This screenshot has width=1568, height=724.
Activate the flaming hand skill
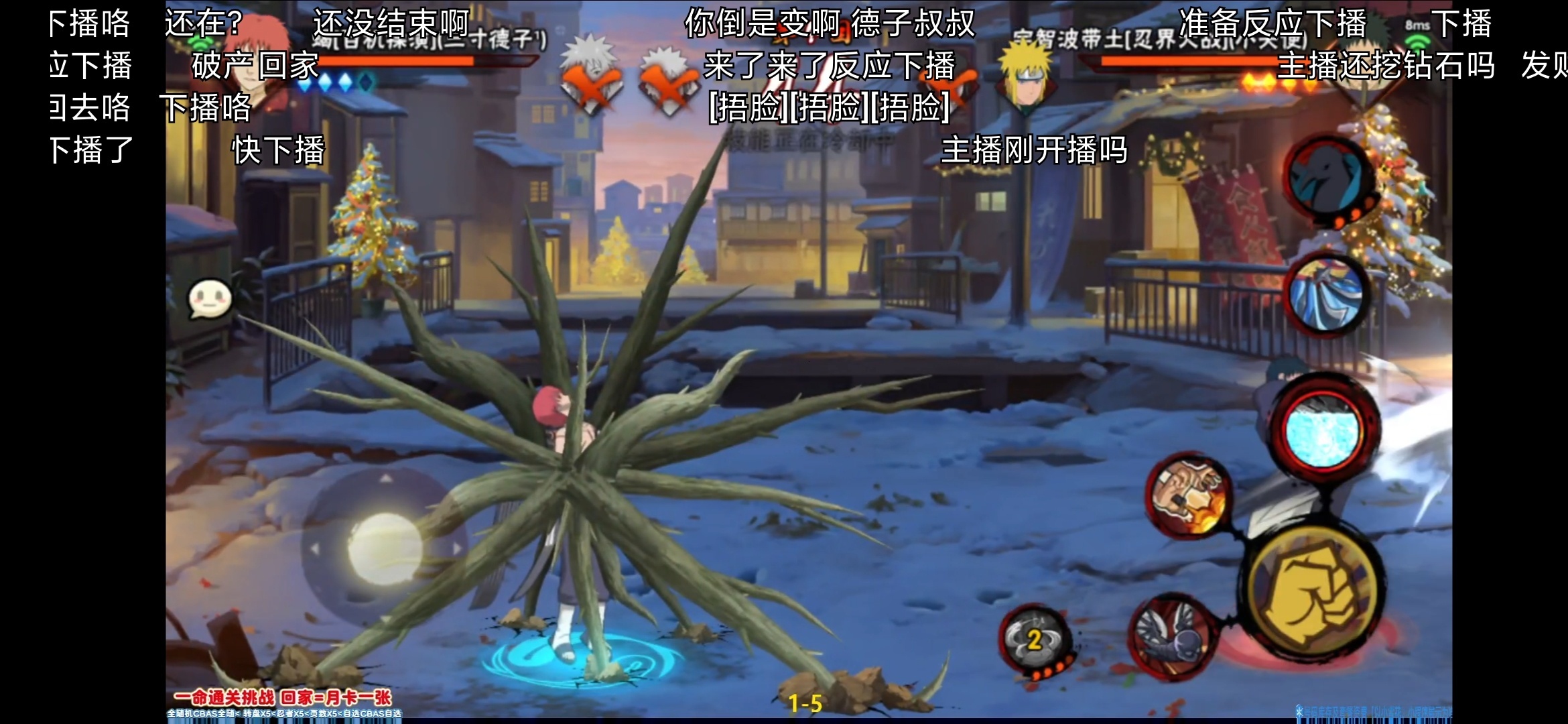coord(1187,496)
